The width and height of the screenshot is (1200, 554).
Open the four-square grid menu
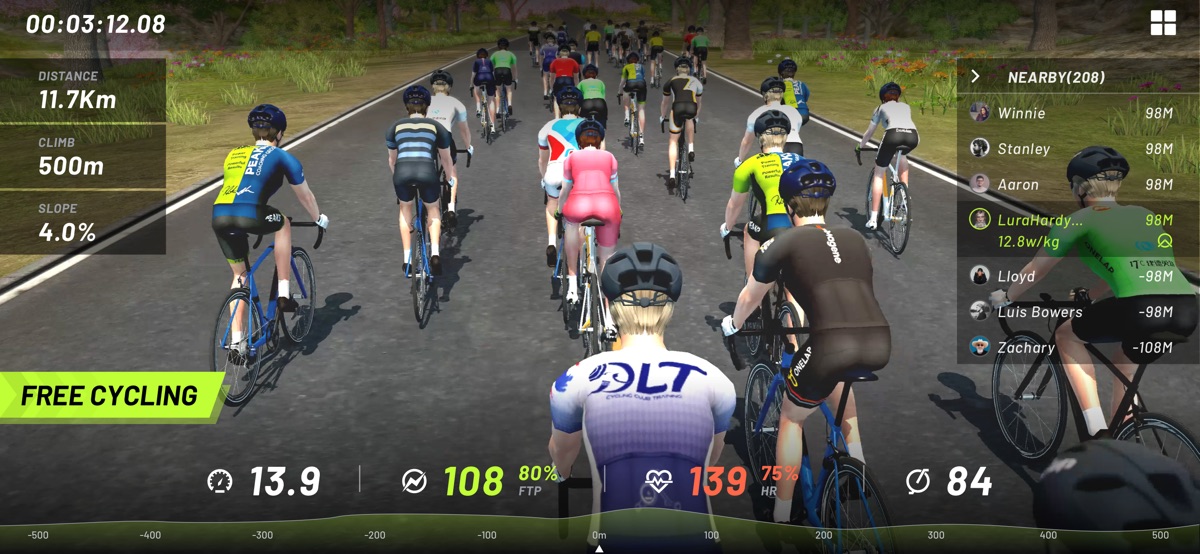tap(1163, 23)
